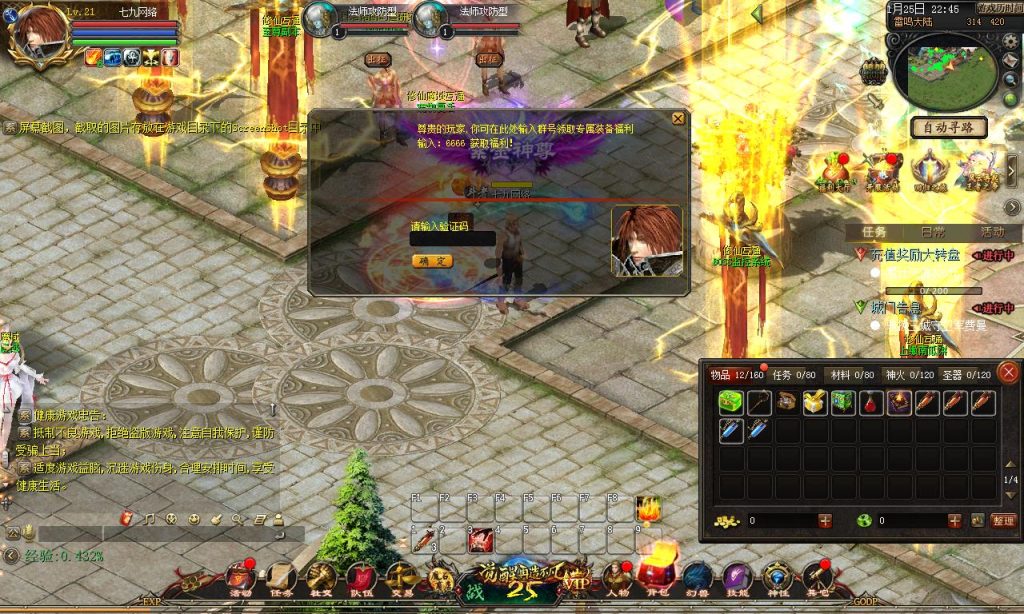Screen dimensions: 1024x614
Task: Open the 技能 skills menu
Action: [737, 576]
